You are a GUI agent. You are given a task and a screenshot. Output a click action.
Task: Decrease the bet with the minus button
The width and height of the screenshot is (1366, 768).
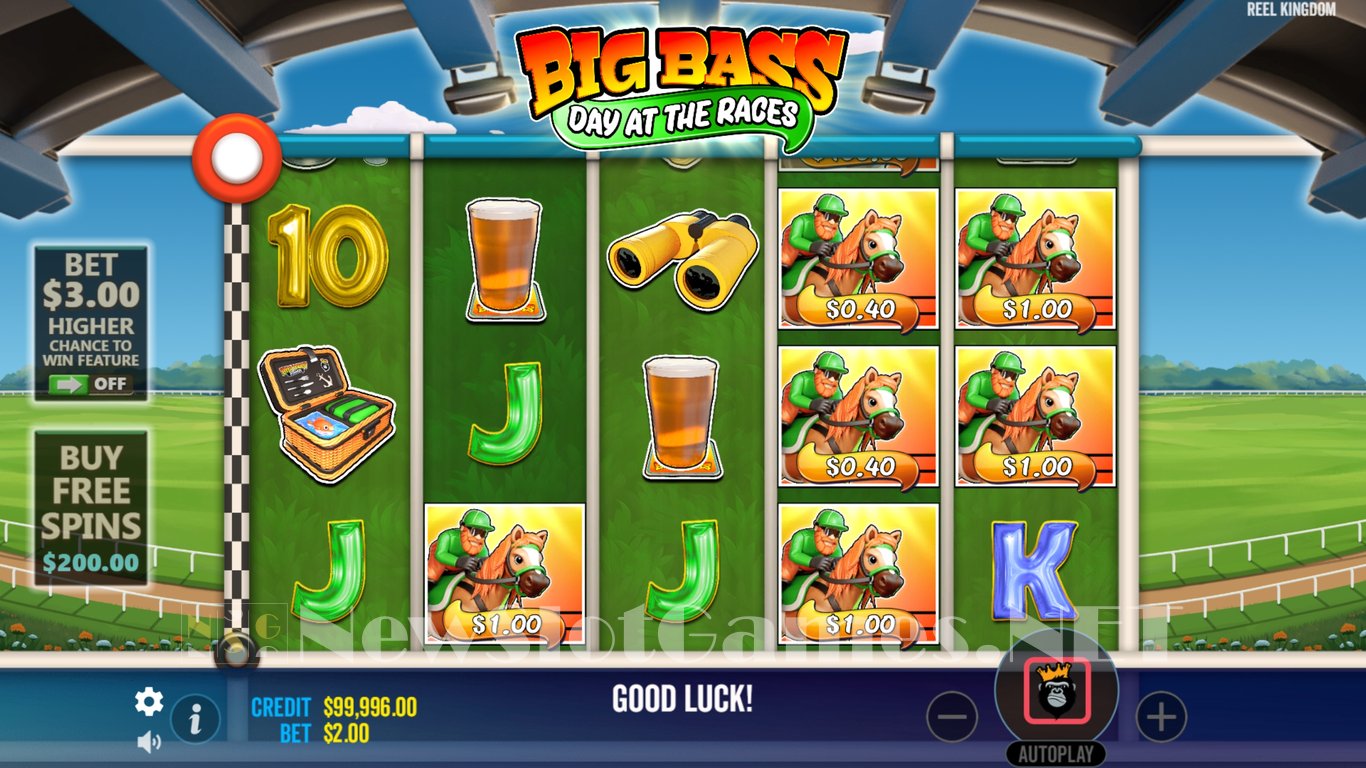[x=952, y=716]
